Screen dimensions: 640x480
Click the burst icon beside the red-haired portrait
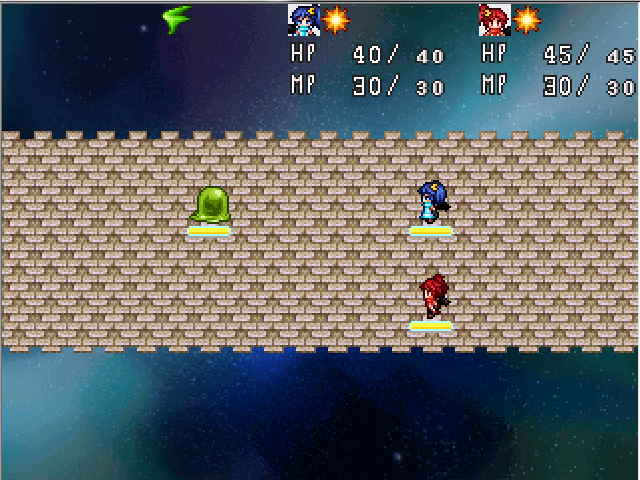coord(527,19)
